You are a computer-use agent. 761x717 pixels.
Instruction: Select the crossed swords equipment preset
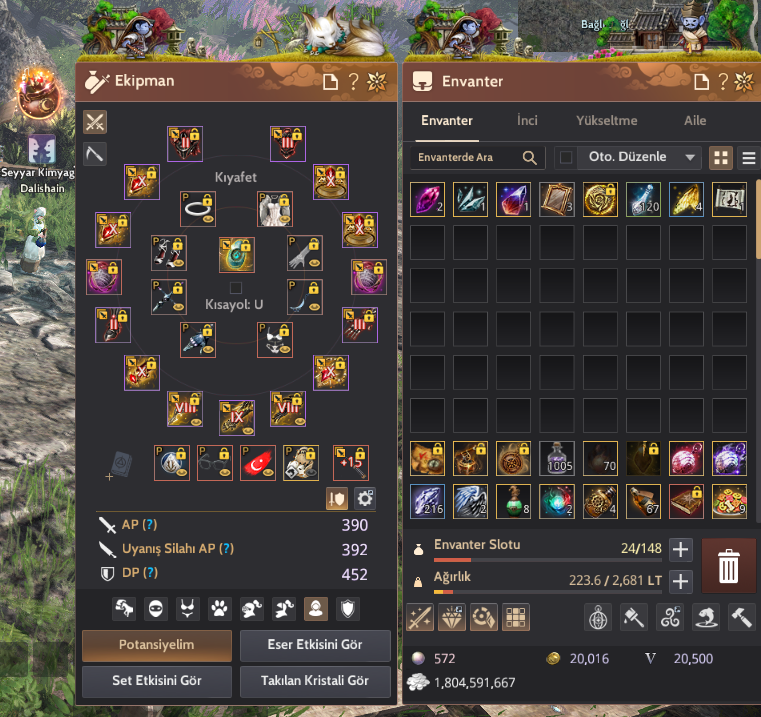tap(95, 122)
